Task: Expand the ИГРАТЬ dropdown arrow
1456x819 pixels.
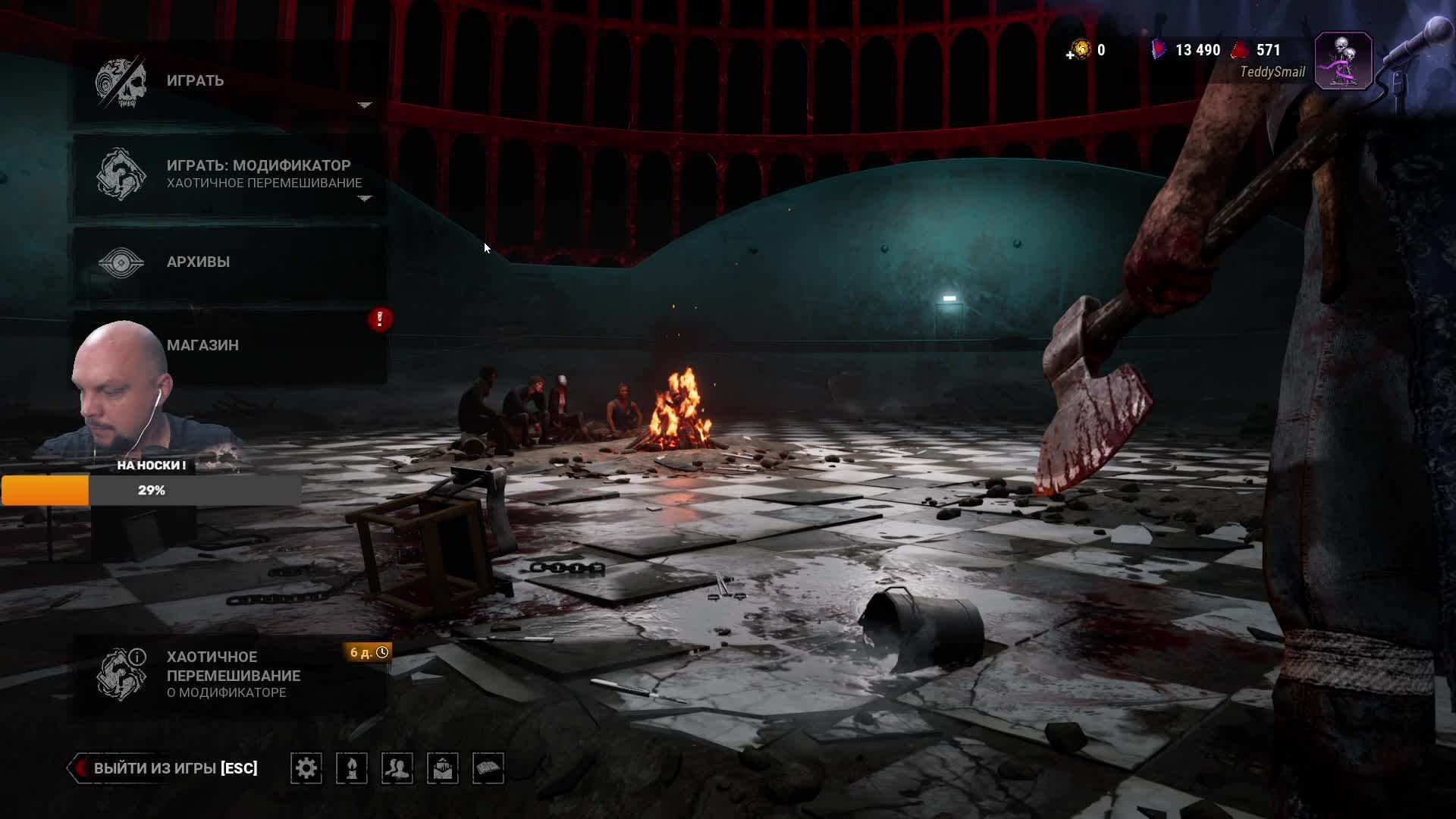Action: (365, 105)
